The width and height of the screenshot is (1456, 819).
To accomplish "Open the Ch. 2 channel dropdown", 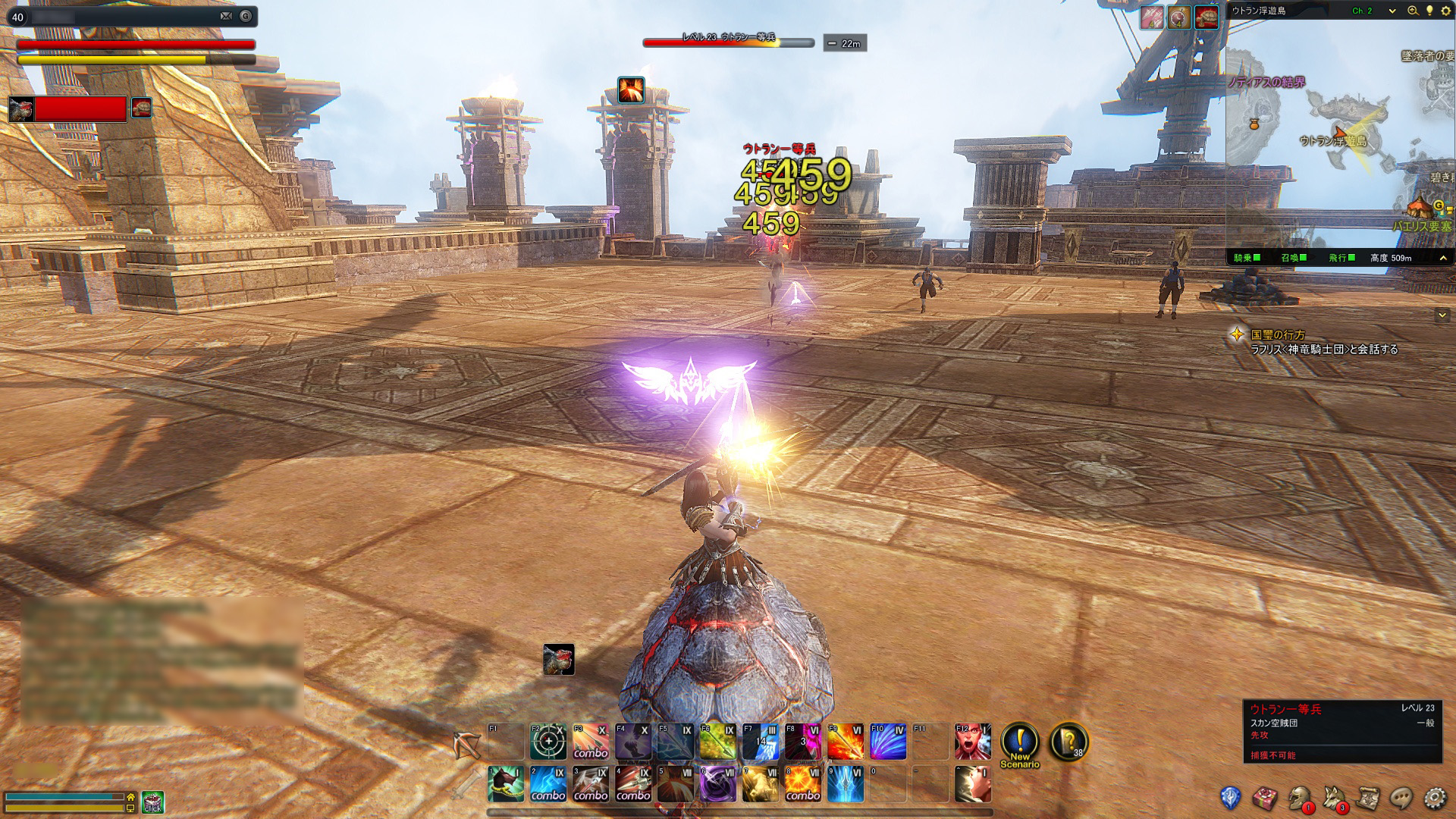I will tap(1373, 11).
